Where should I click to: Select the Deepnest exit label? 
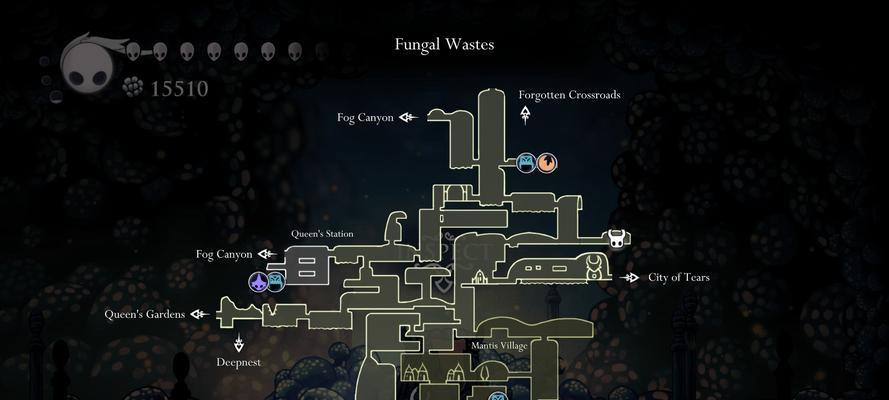click(238, 362)
